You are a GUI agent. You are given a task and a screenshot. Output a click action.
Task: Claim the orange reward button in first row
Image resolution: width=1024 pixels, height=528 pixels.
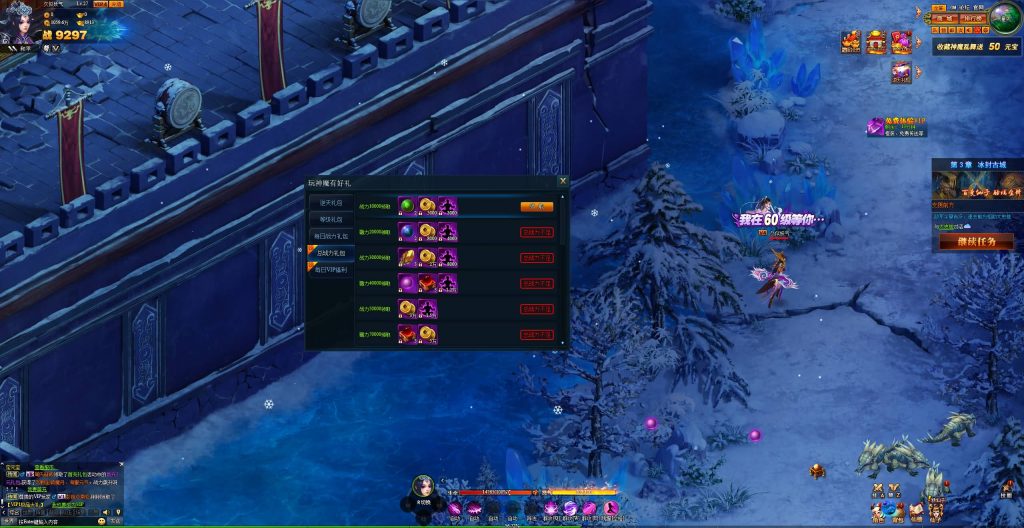pyautogui.click(x=536, y=206)
